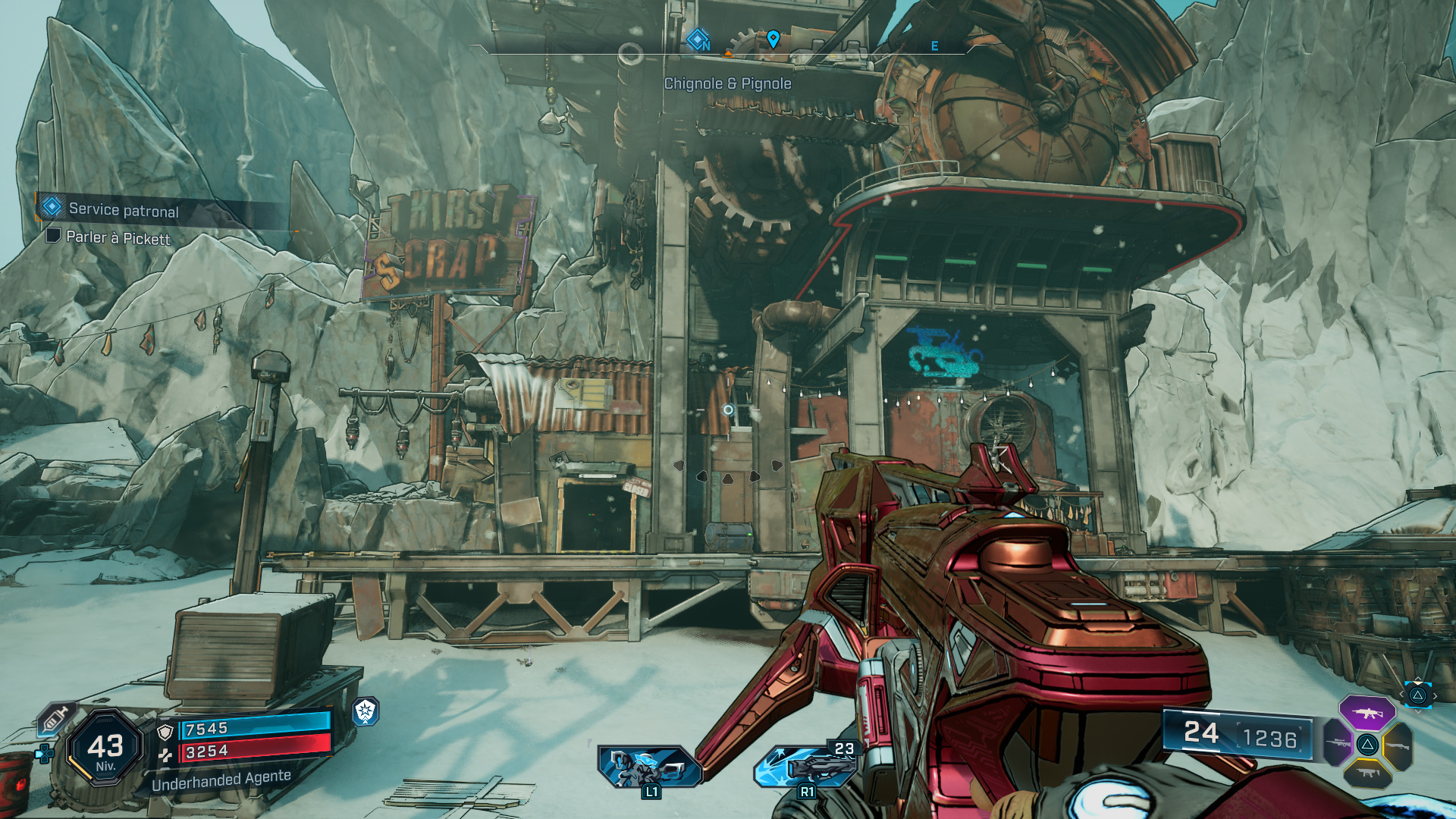1456x819 pixels.
Task: Select the purple assault rifle weapon slot
Action: pos(1367,713)
